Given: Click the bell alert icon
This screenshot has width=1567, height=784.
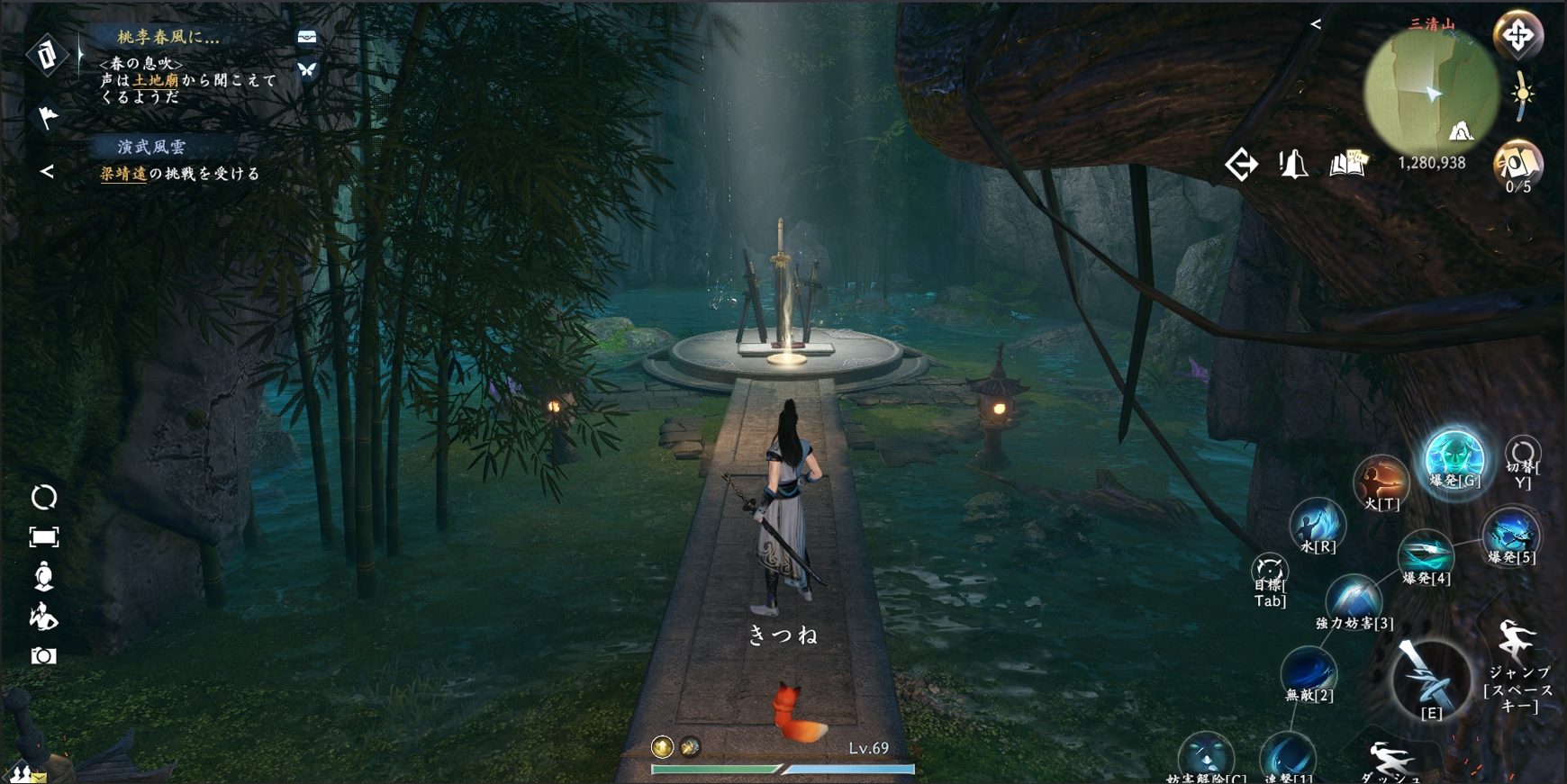Looking at the screenshot, I should pyautogui.click(x=1293, y=164).
